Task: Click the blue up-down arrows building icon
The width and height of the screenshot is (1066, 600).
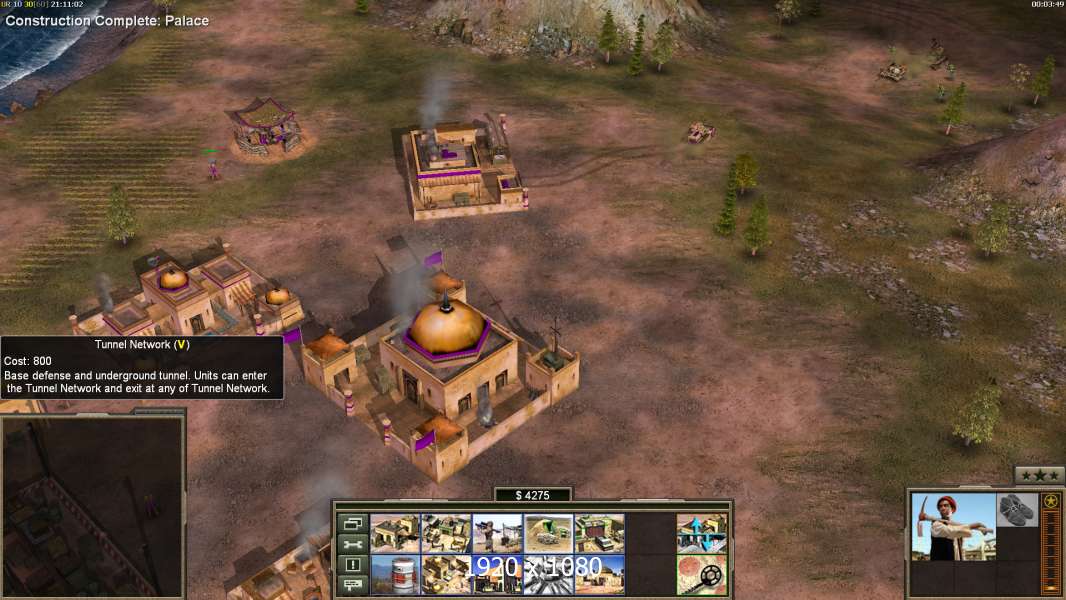Action: (701, 533)
